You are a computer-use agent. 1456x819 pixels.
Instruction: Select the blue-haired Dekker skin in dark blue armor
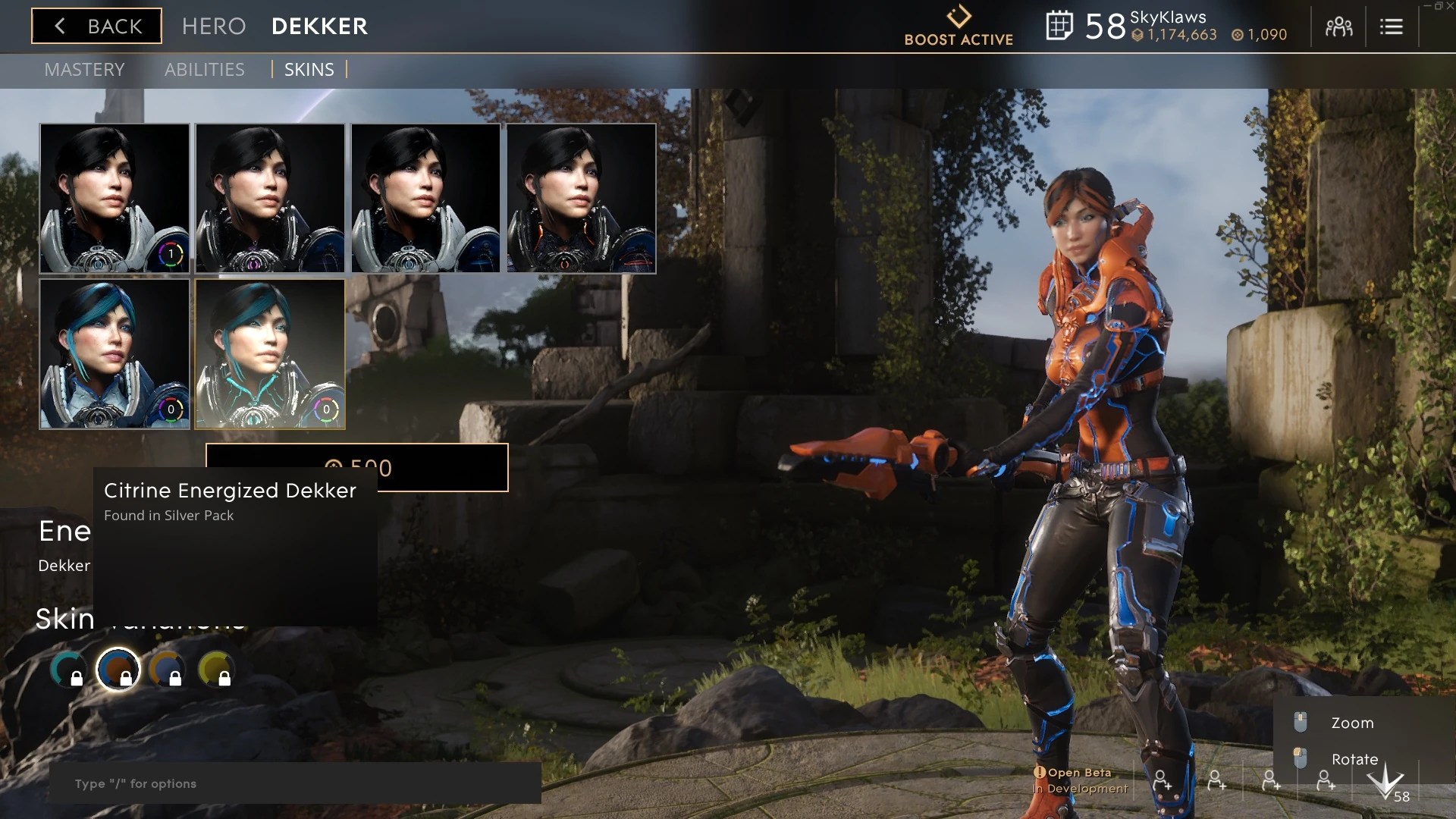tap(115, 353)
